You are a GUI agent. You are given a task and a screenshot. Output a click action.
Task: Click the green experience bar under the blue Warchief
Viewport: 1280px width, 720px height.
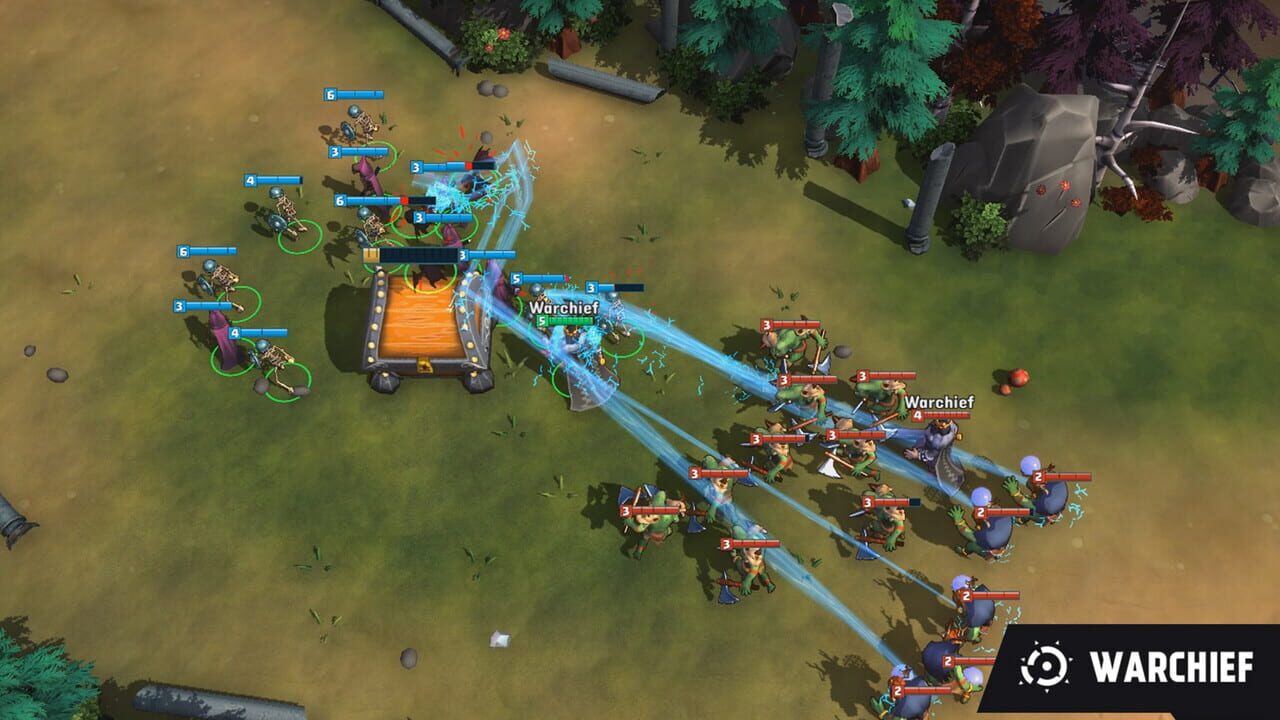(x=570, y=321)
